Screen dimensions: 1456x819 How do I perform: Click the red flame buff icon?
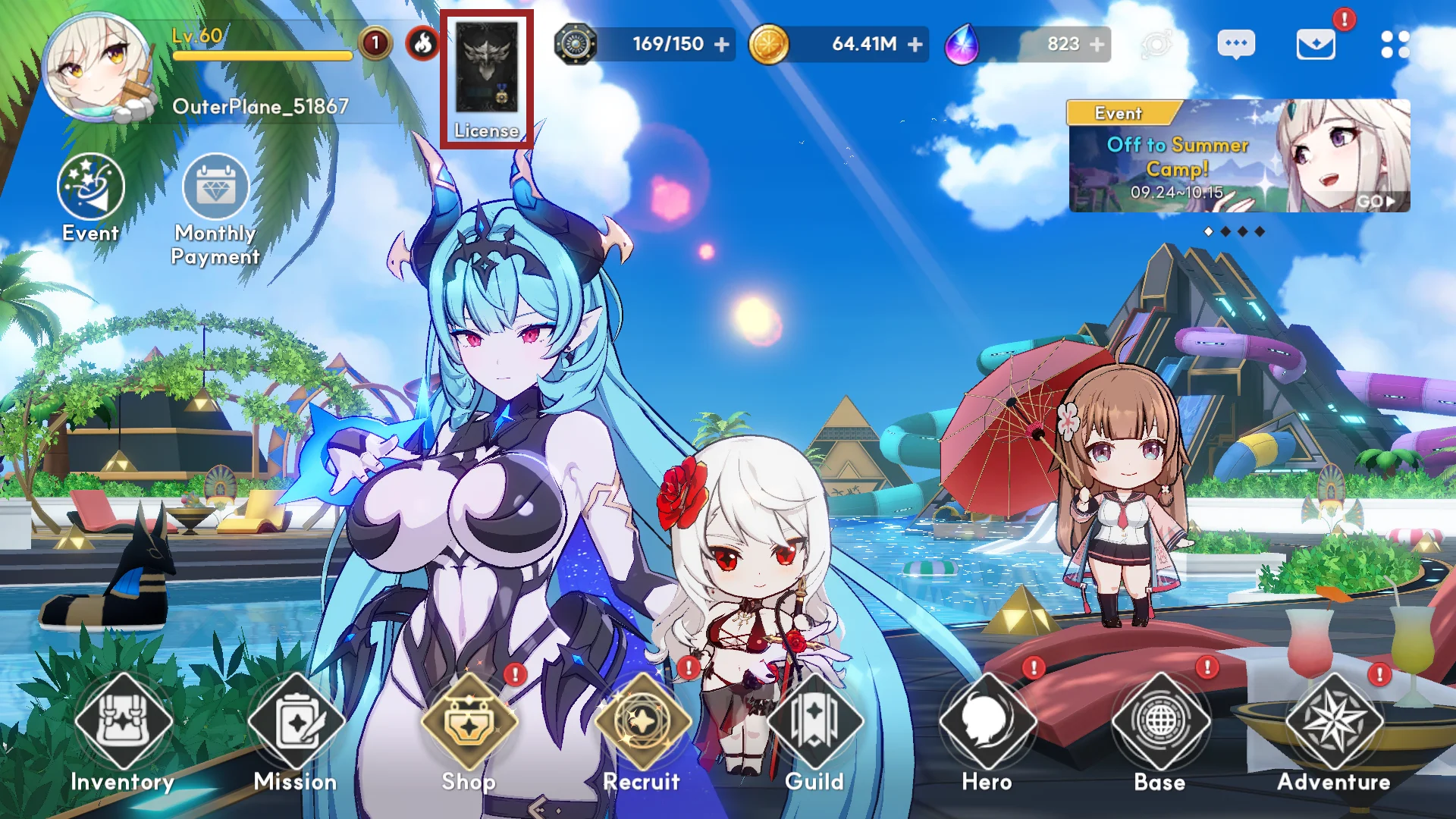(x=422, y=44)
